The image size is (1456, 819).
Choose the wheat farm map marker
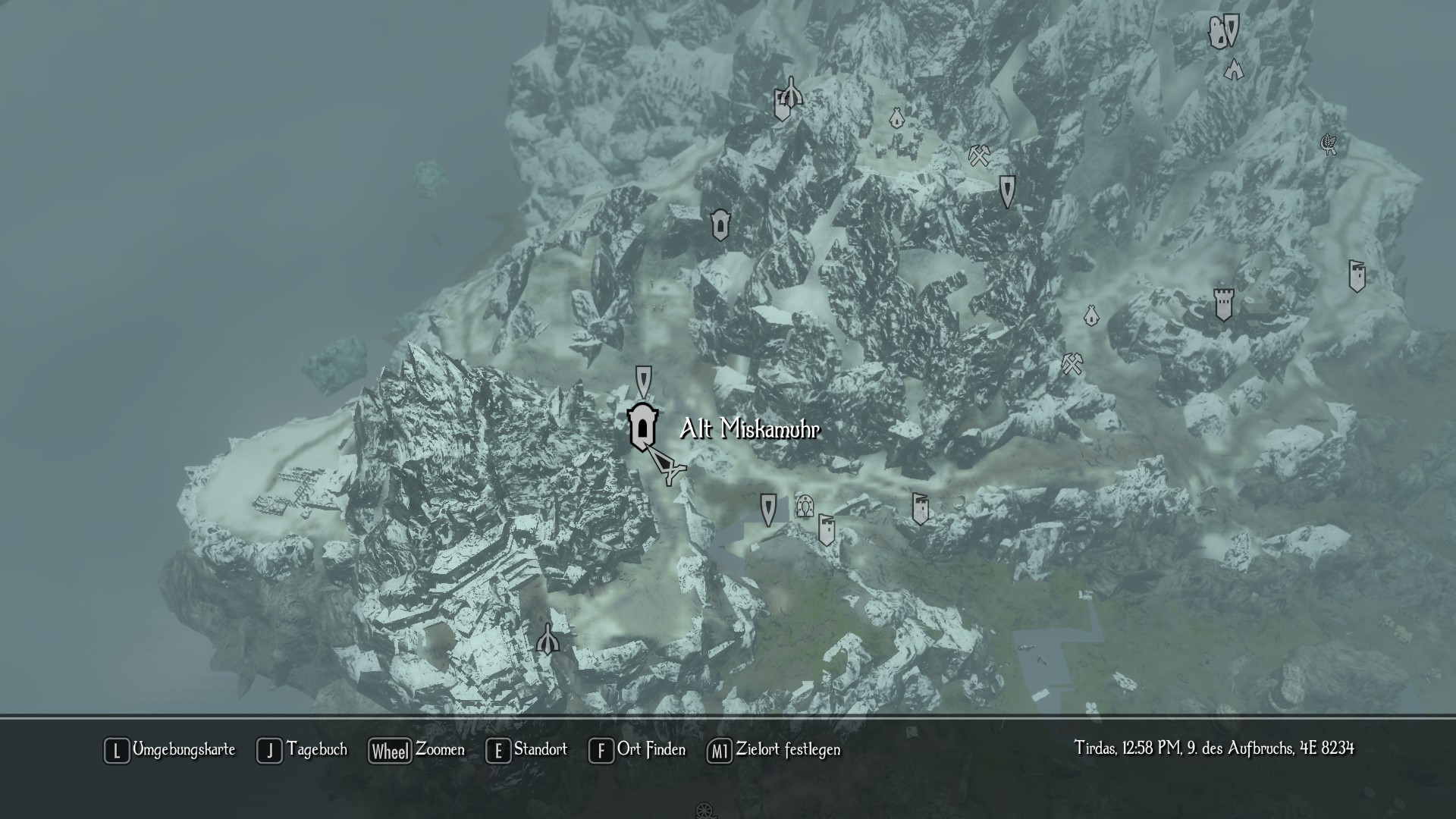point(1328,143)
